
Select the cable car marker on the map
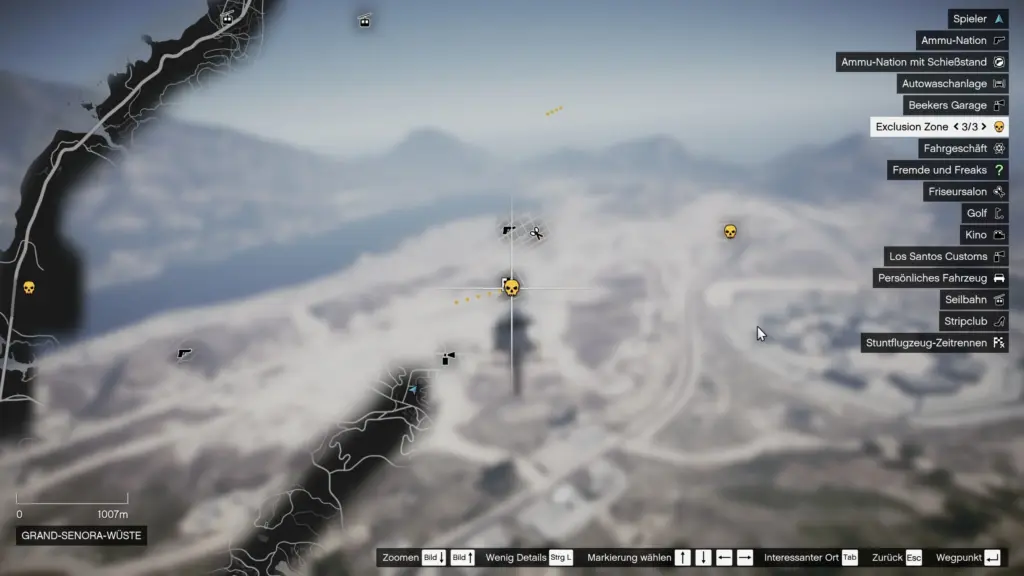[x=365, y=21]
